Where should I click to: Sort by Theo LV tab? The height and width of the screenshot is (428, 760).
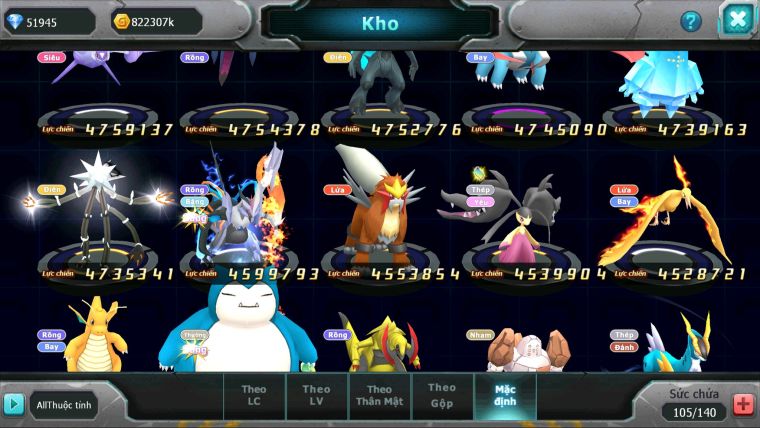coord(316,396)
